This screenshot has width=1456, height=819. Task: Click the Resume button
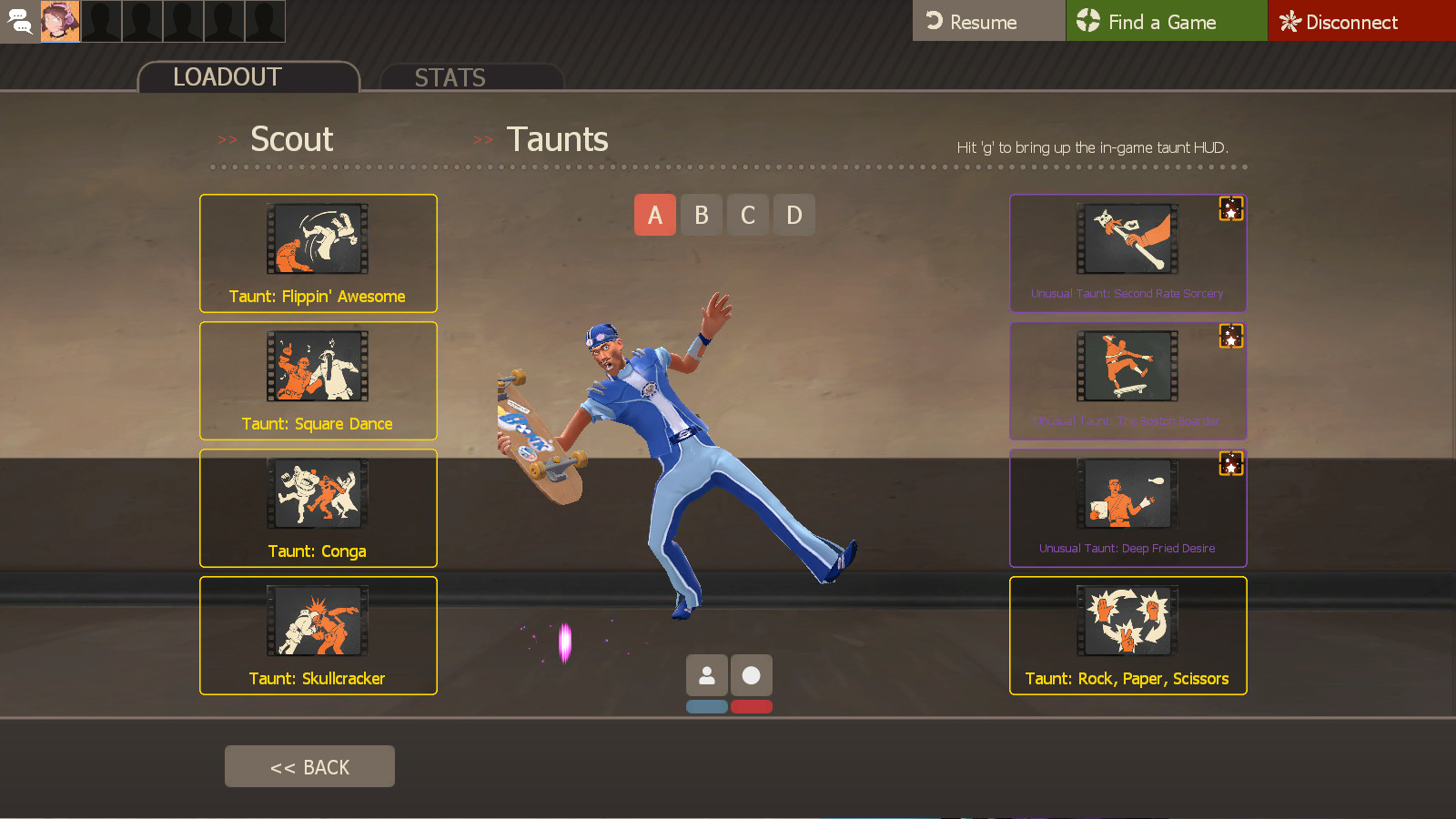pos(988,20)
